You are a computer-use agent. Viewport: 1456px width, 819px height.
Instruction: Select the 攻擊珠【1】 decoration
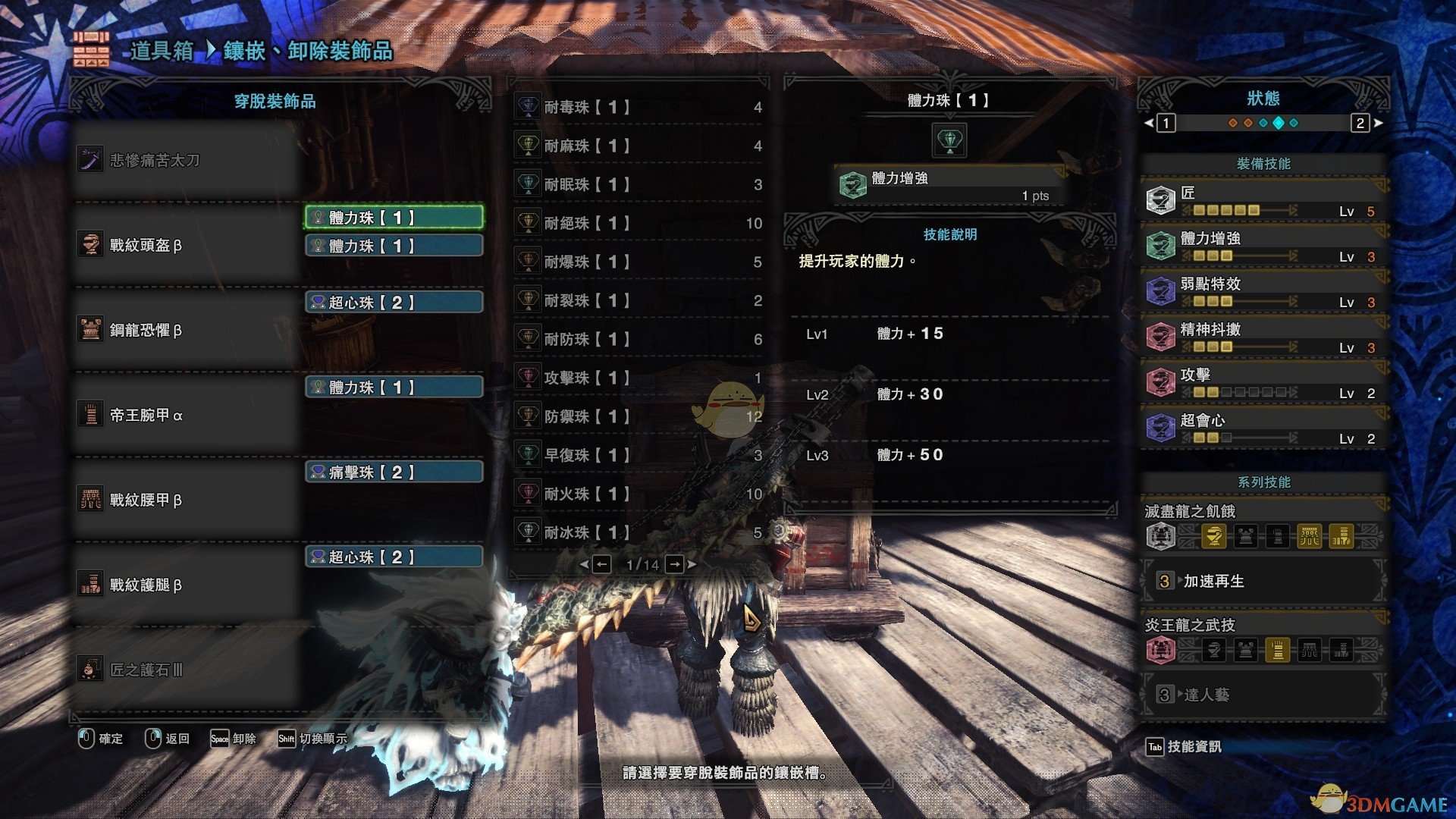click(x=639, y=378)
